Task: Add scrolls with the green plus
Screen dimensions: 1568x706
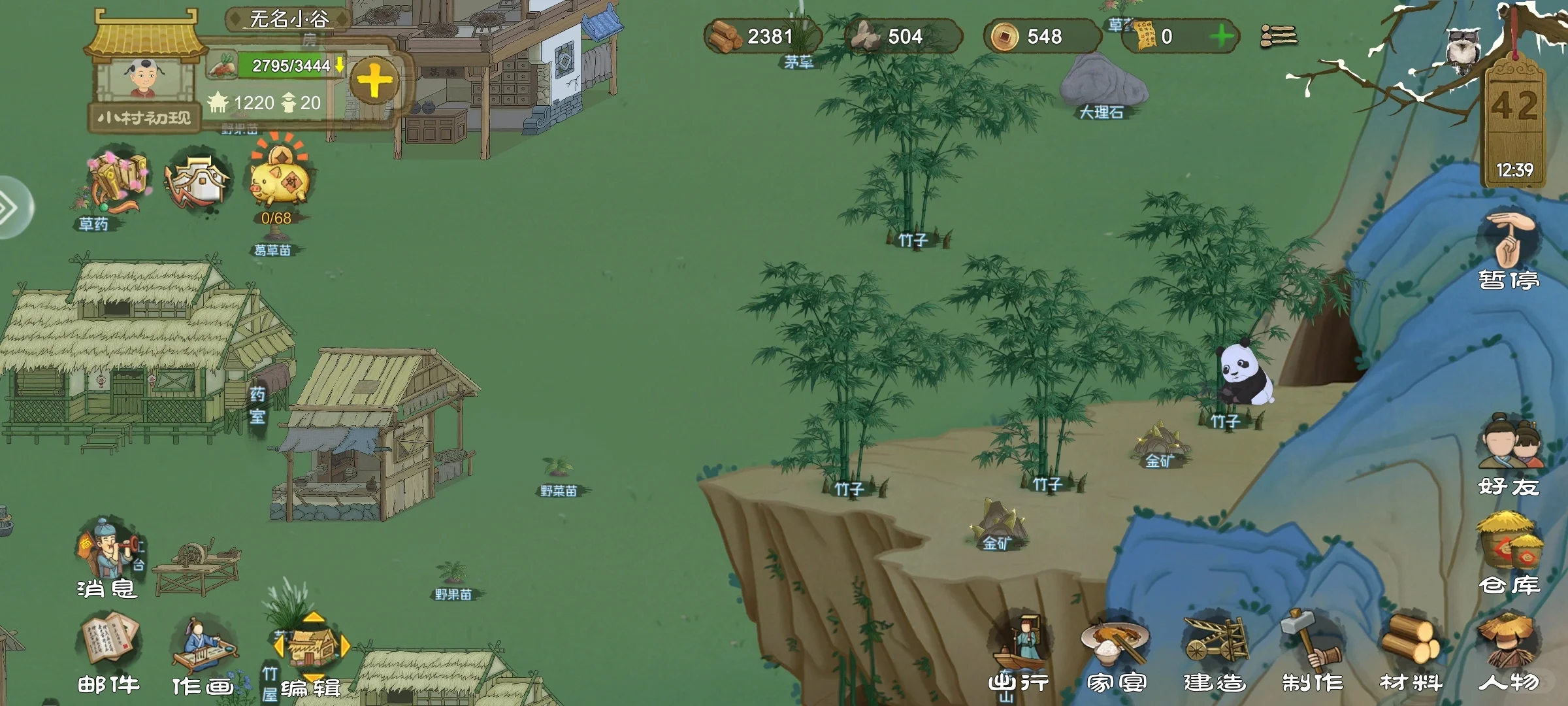Action: pos(1220,37)
